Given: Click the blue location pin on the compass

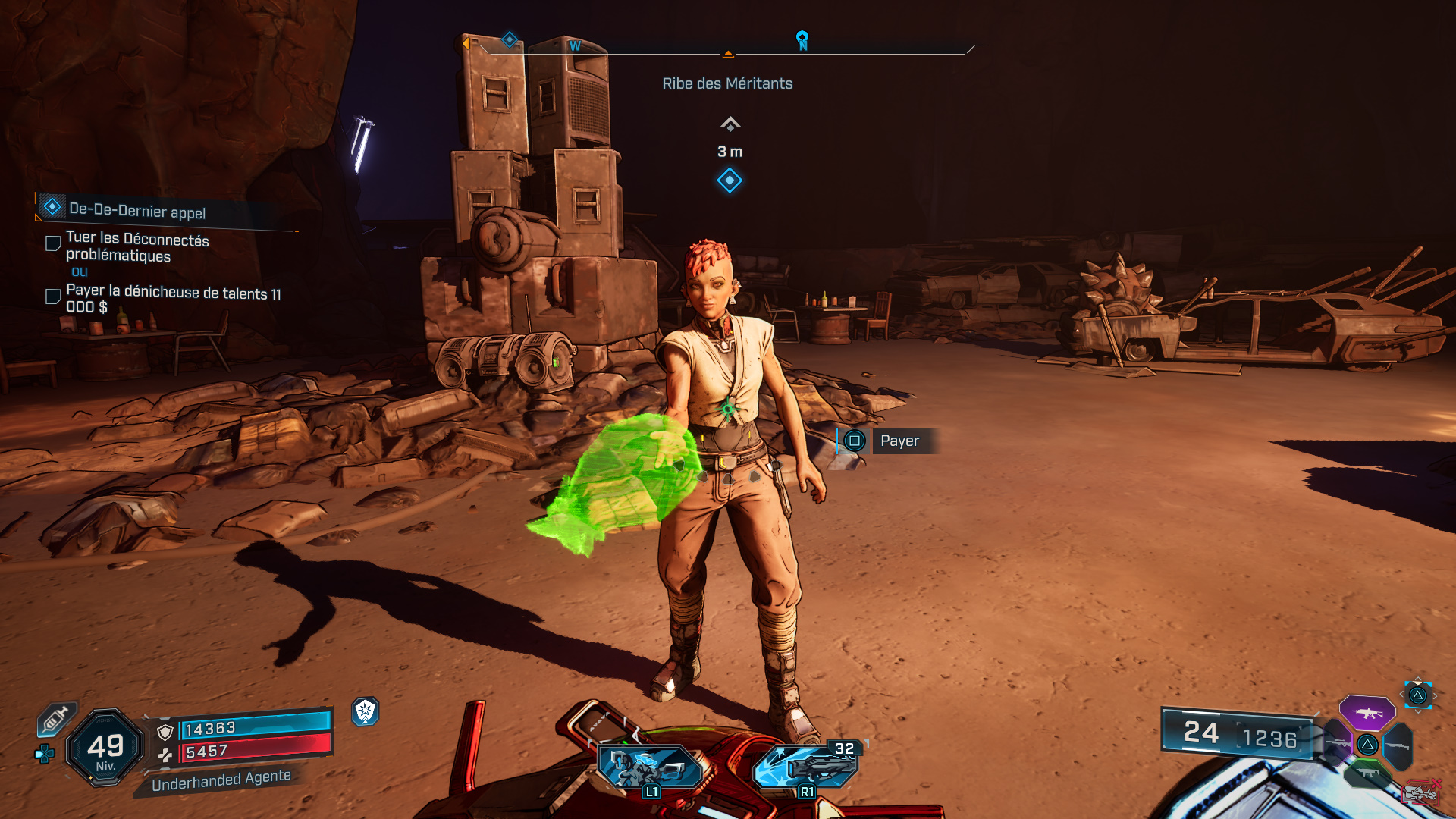Looking at the screenshot, I should pyautogui.click(x=802, y=39).
